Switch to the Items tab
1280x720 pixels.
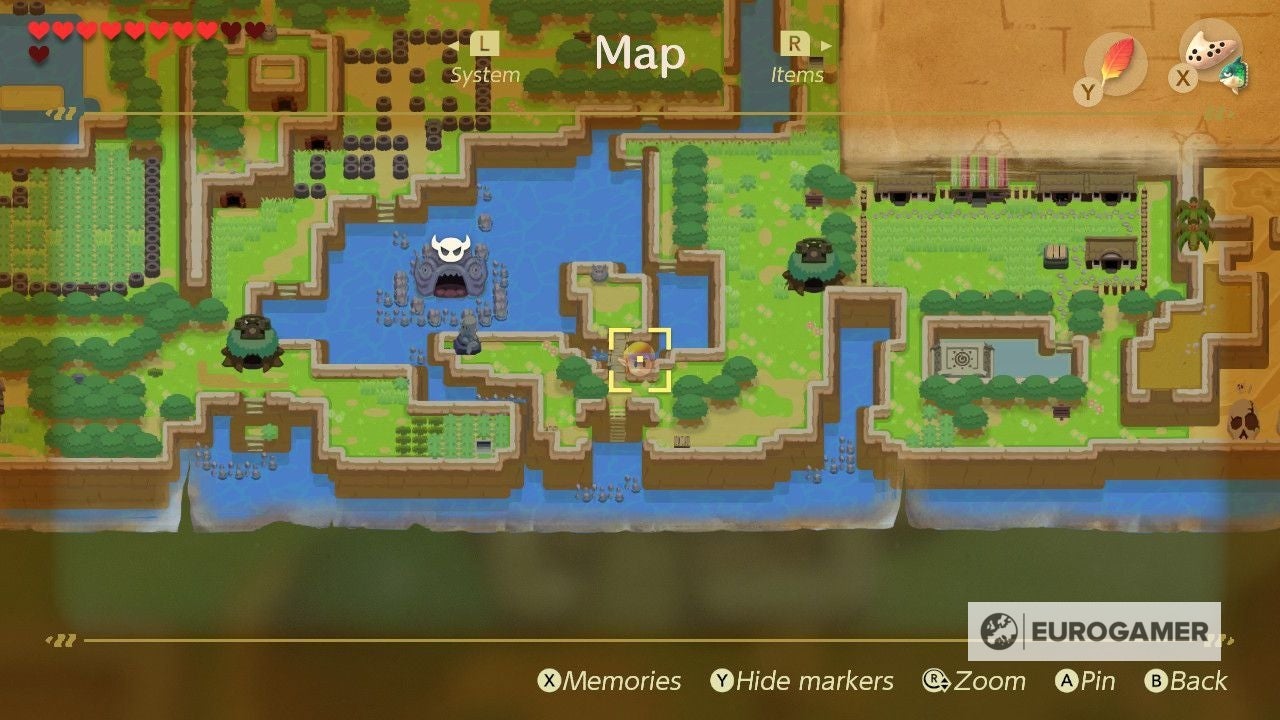pos(798,74)
